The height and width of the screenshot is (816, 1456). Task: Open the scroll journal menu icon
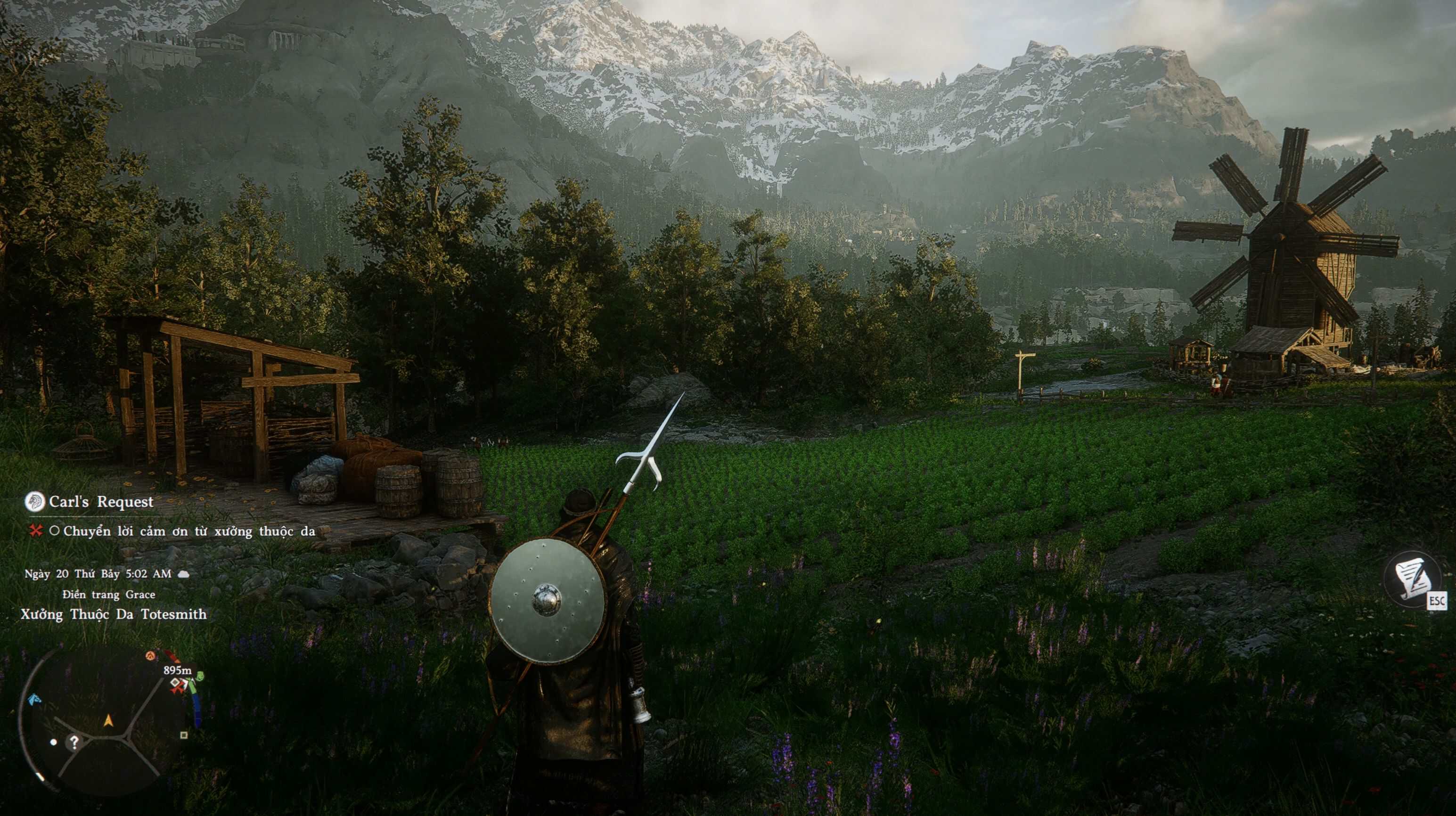[x=1411, y=579]
